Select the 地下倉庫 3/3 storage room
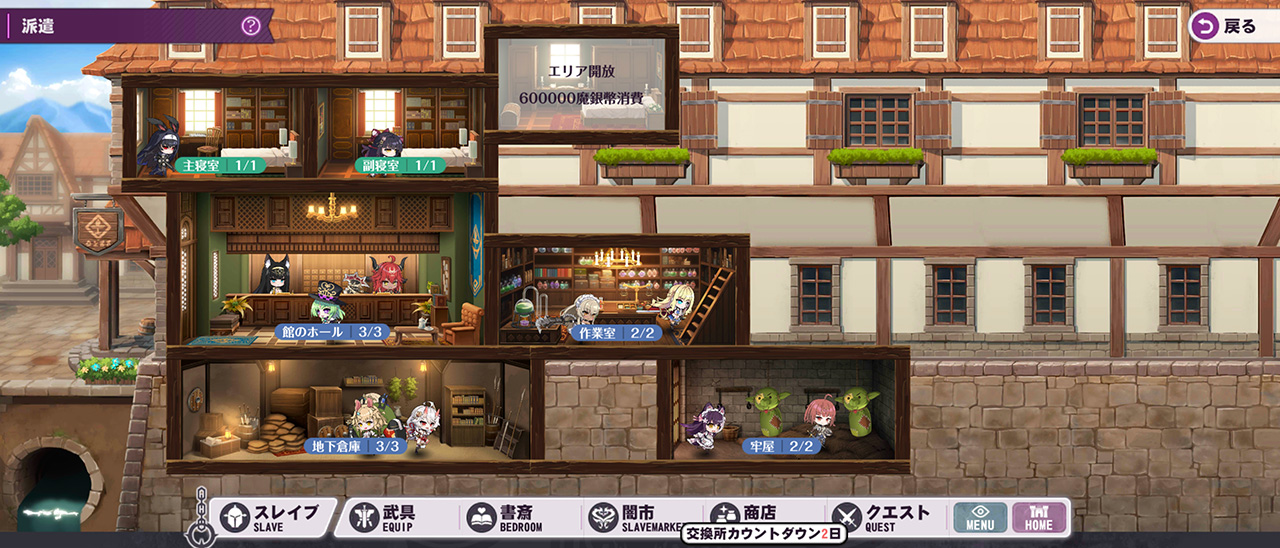 pyautogui.click(x=356, y=446)
